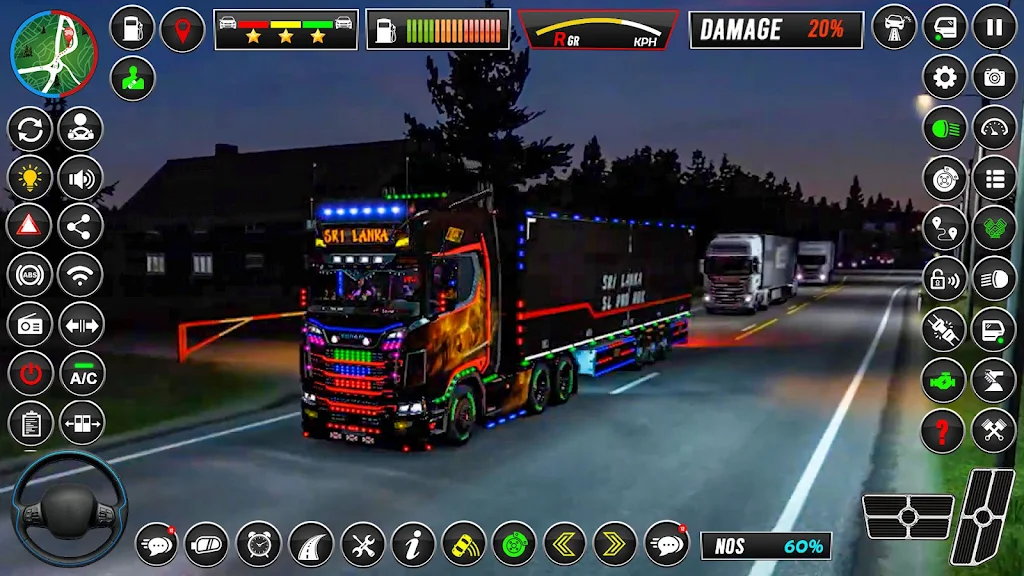Click the left chevron indicator button
The width and height of the screenshot is (1024, 576).
tap(564, 544)
